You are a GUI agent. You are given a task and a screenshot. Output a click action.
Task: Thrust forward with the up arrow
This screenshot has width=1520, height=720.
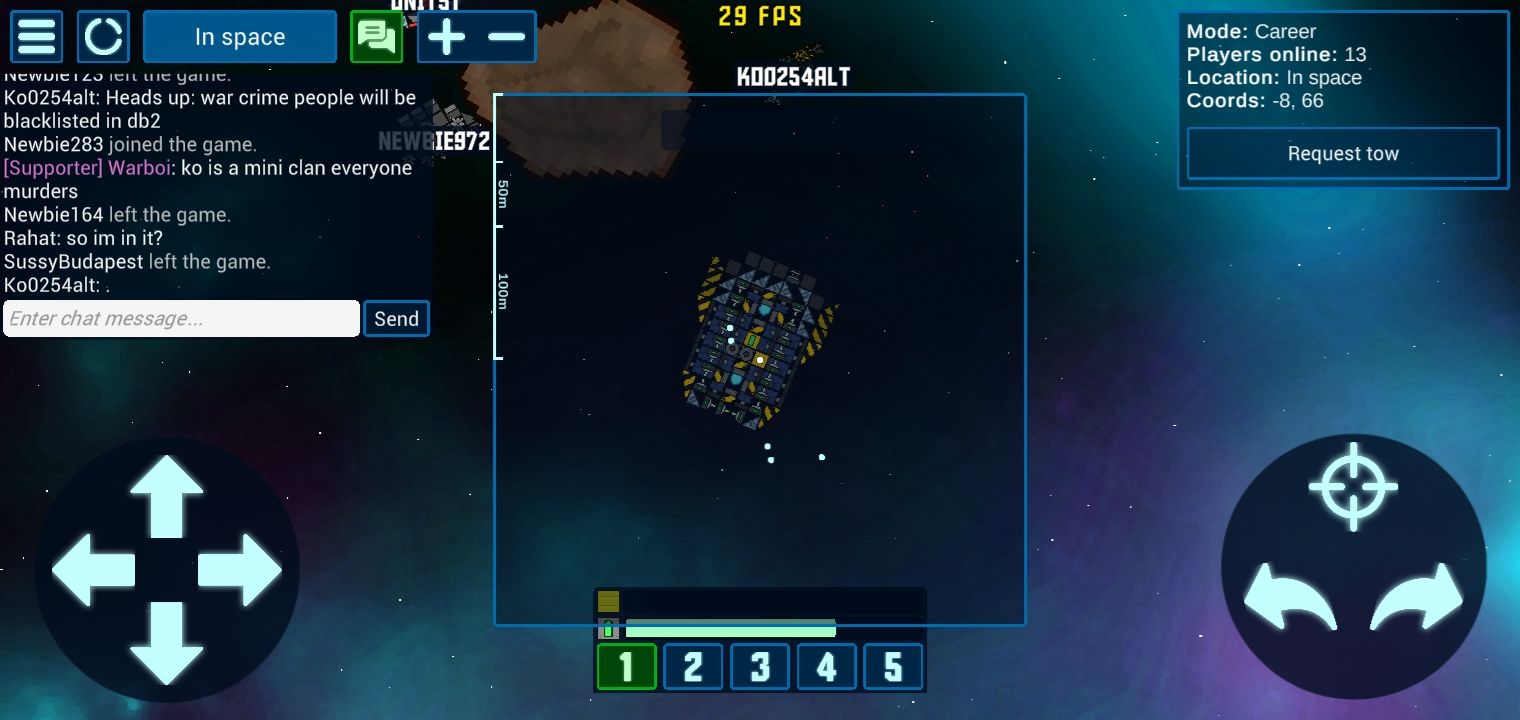coord(167,496)
